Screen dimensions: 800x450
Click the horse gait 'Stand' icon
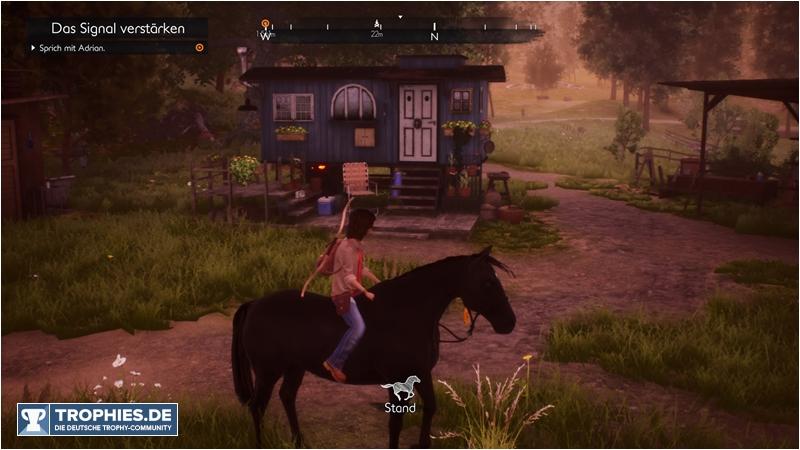[x=400, y=388]
